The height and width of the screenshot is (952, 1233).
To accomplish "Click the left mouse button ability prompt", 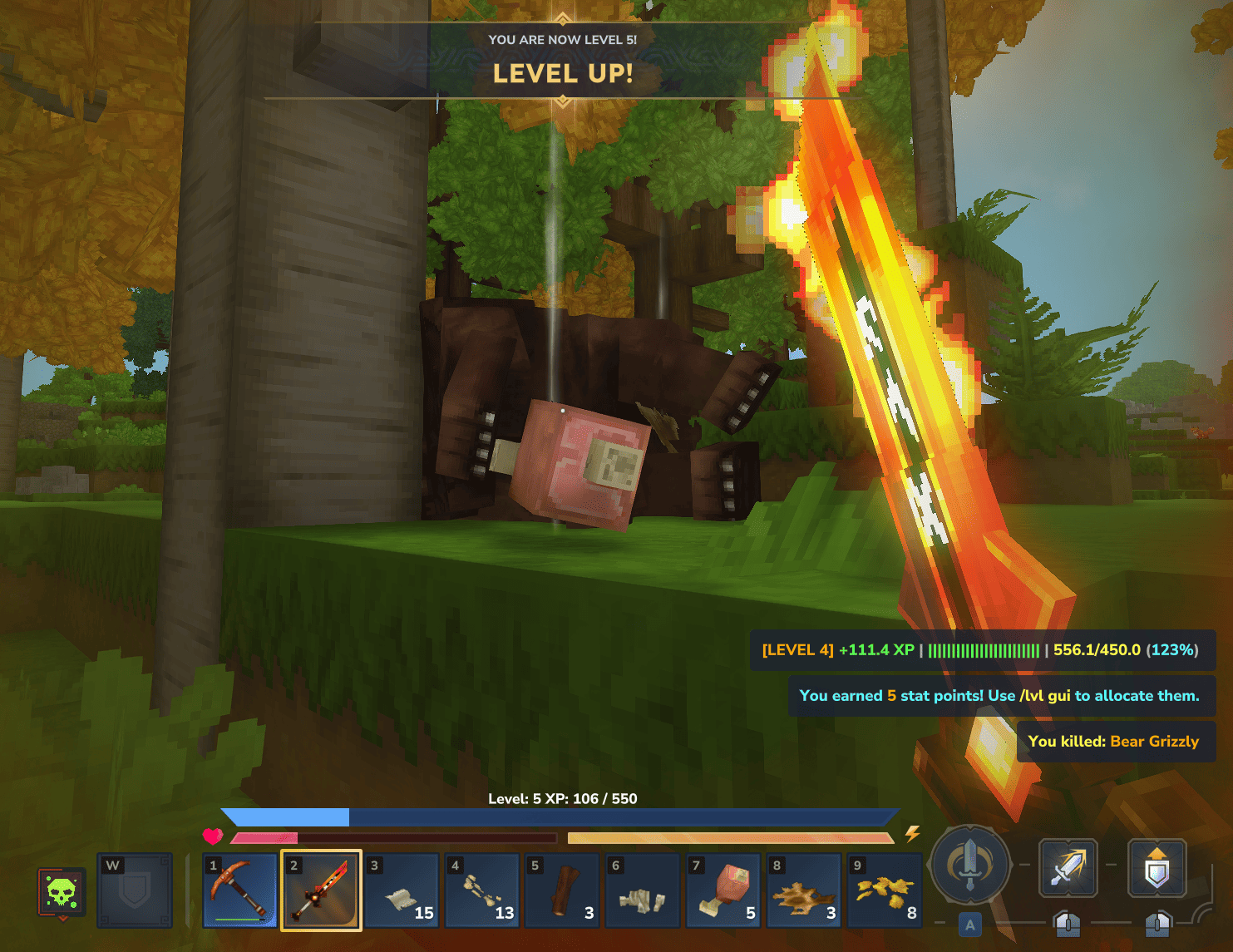I will [1068, 924].
